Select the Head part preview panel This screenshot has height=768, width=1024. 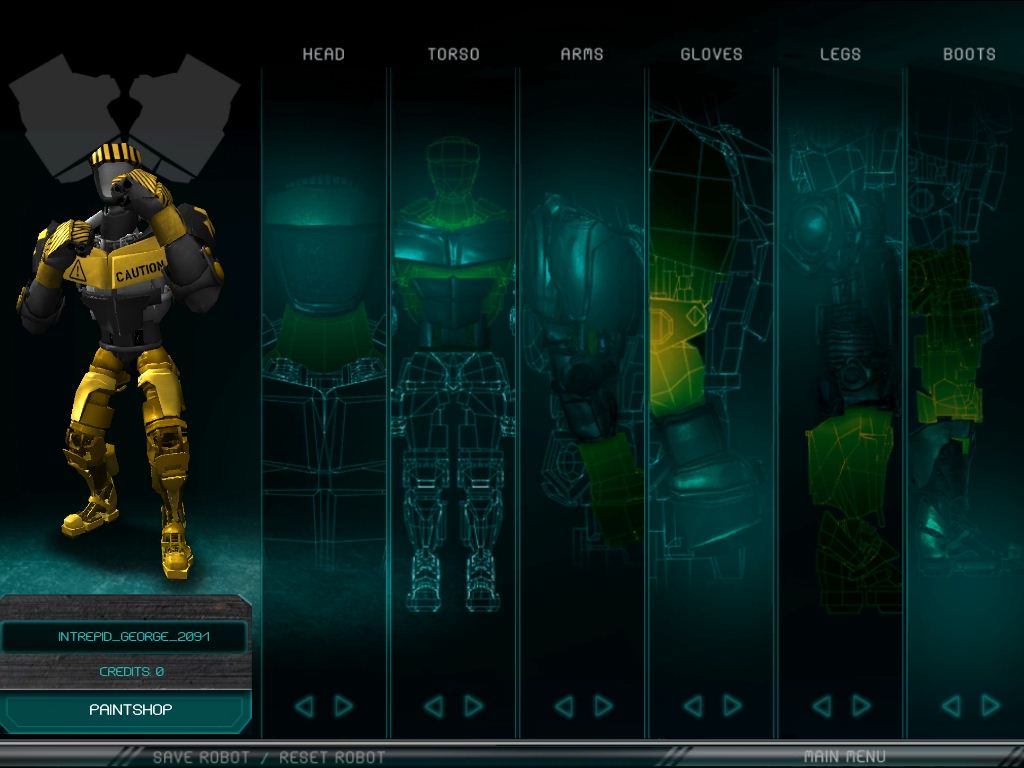324,380
